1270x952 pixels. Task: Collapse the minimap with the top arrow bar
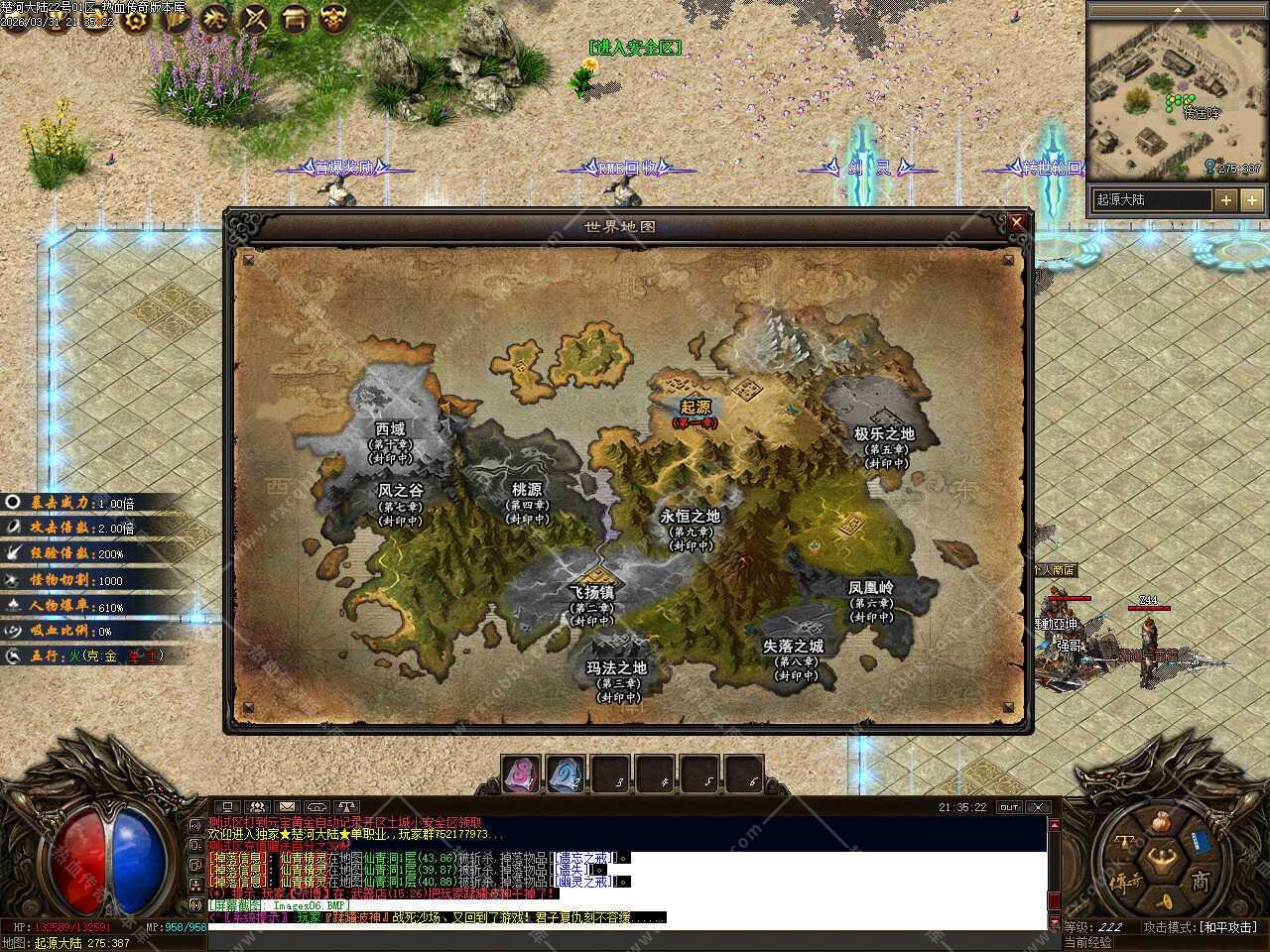(x=1178, y=10)
